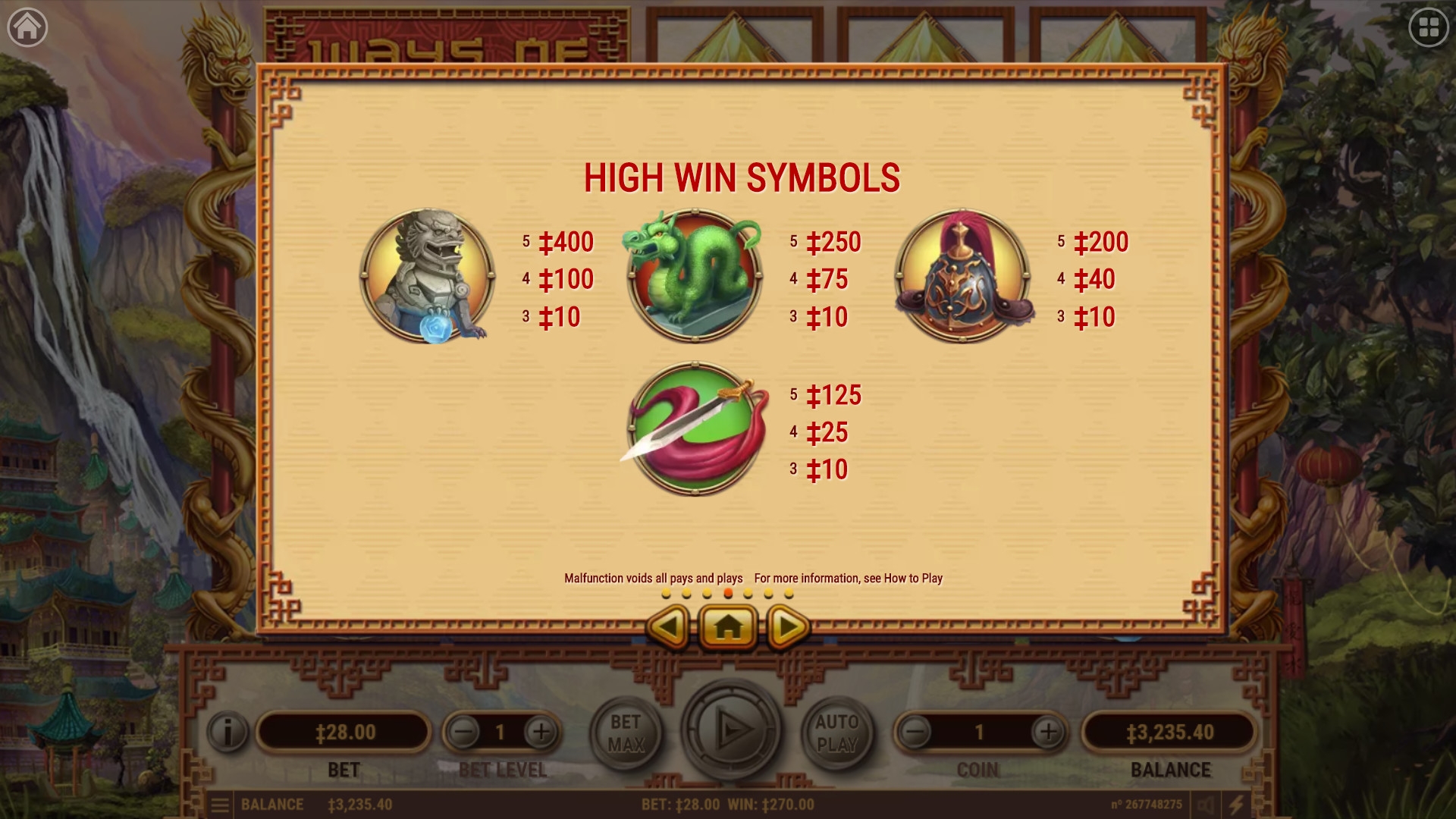Click the info button beside the bet
1456x819 pixels.
click(227, 732)
